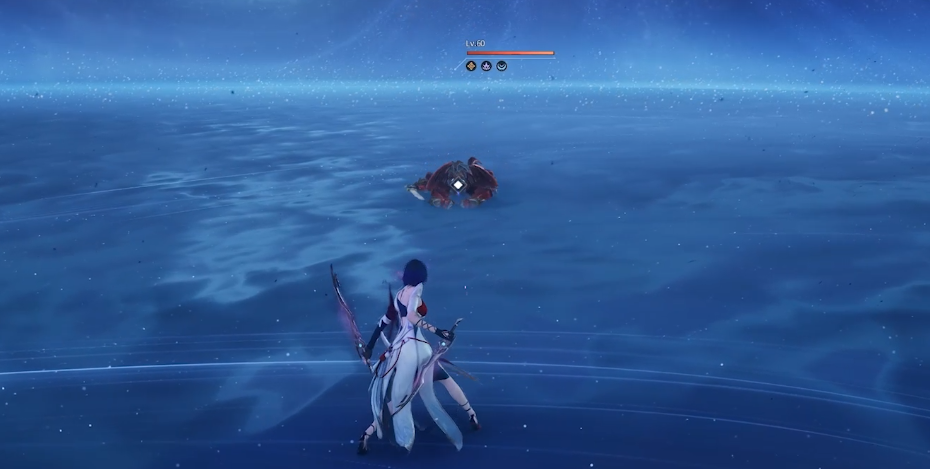Select the purple spiky weakness icon

[486, 66]
